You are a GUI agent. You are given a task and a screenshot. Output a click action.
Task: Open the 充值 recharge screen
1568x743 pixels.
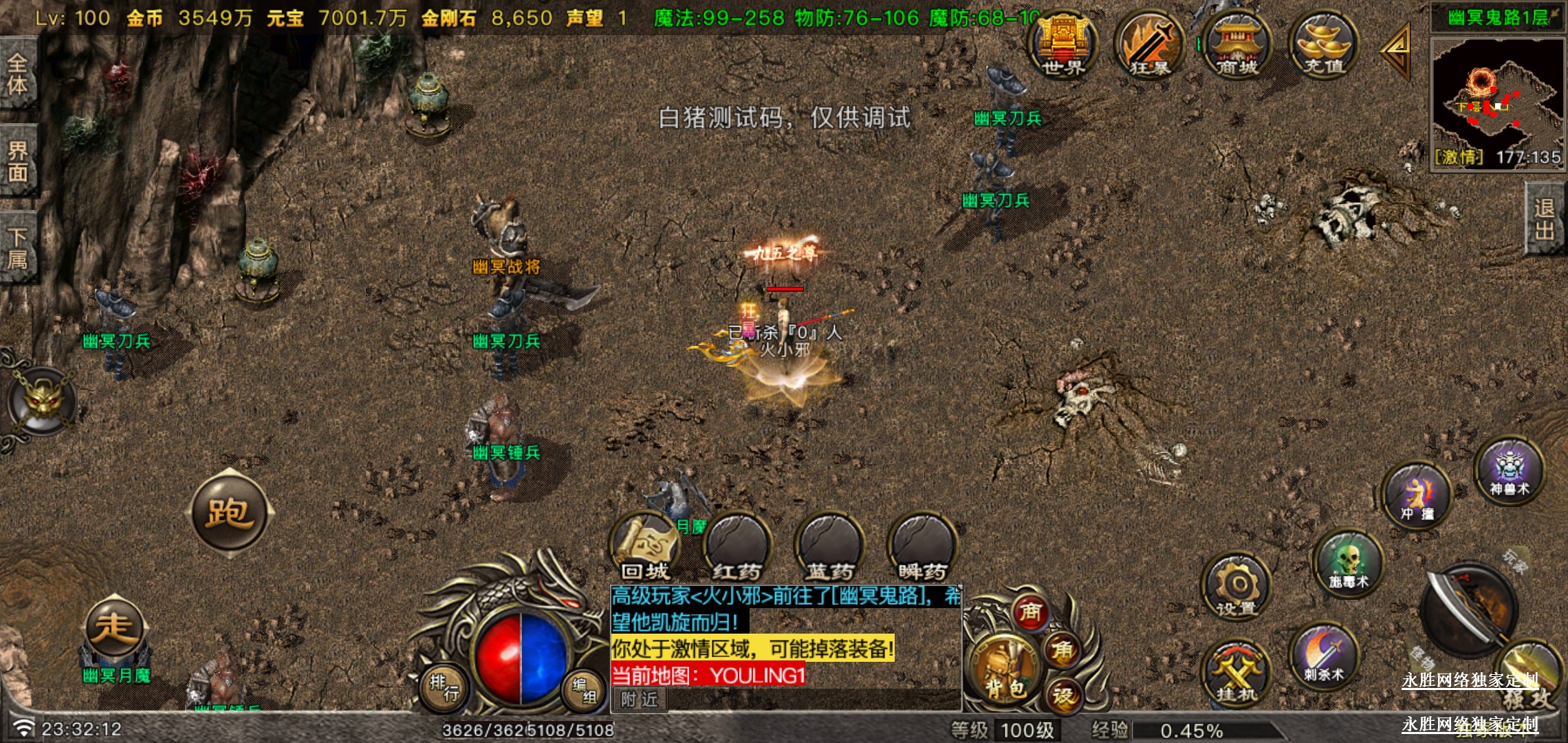[x=1324, y=45]
